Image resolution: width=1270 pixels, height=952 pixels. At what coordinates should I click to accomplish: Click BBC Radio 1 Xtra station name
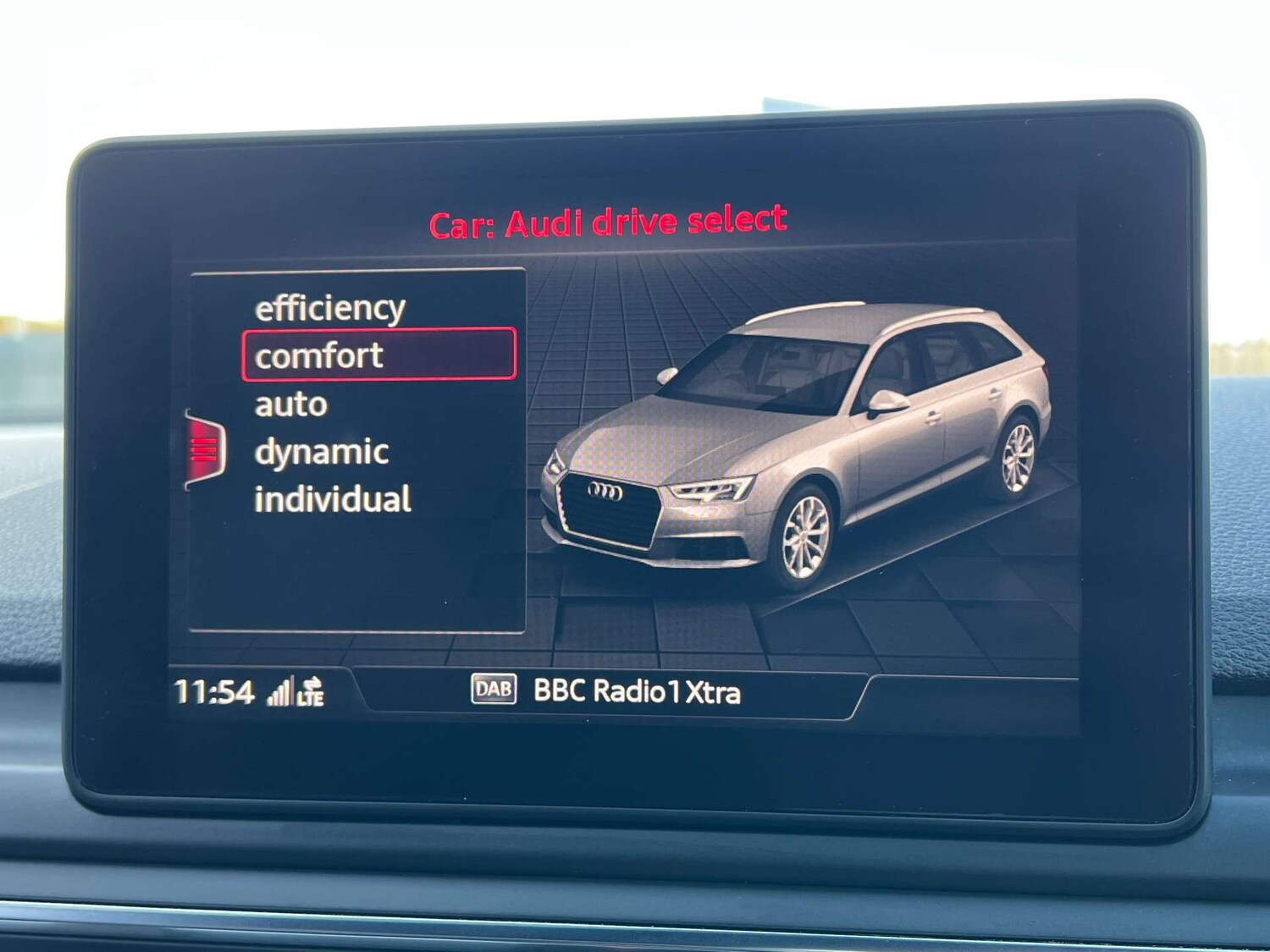tap(637, 691)
